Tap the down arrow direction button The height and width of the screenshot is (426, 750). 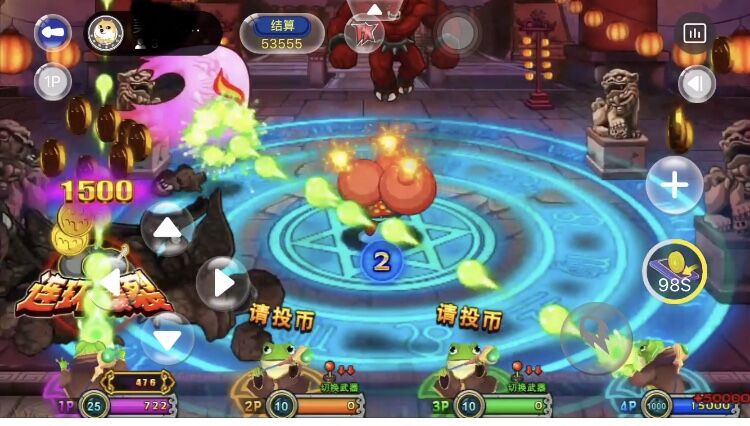tap(167, 337)
